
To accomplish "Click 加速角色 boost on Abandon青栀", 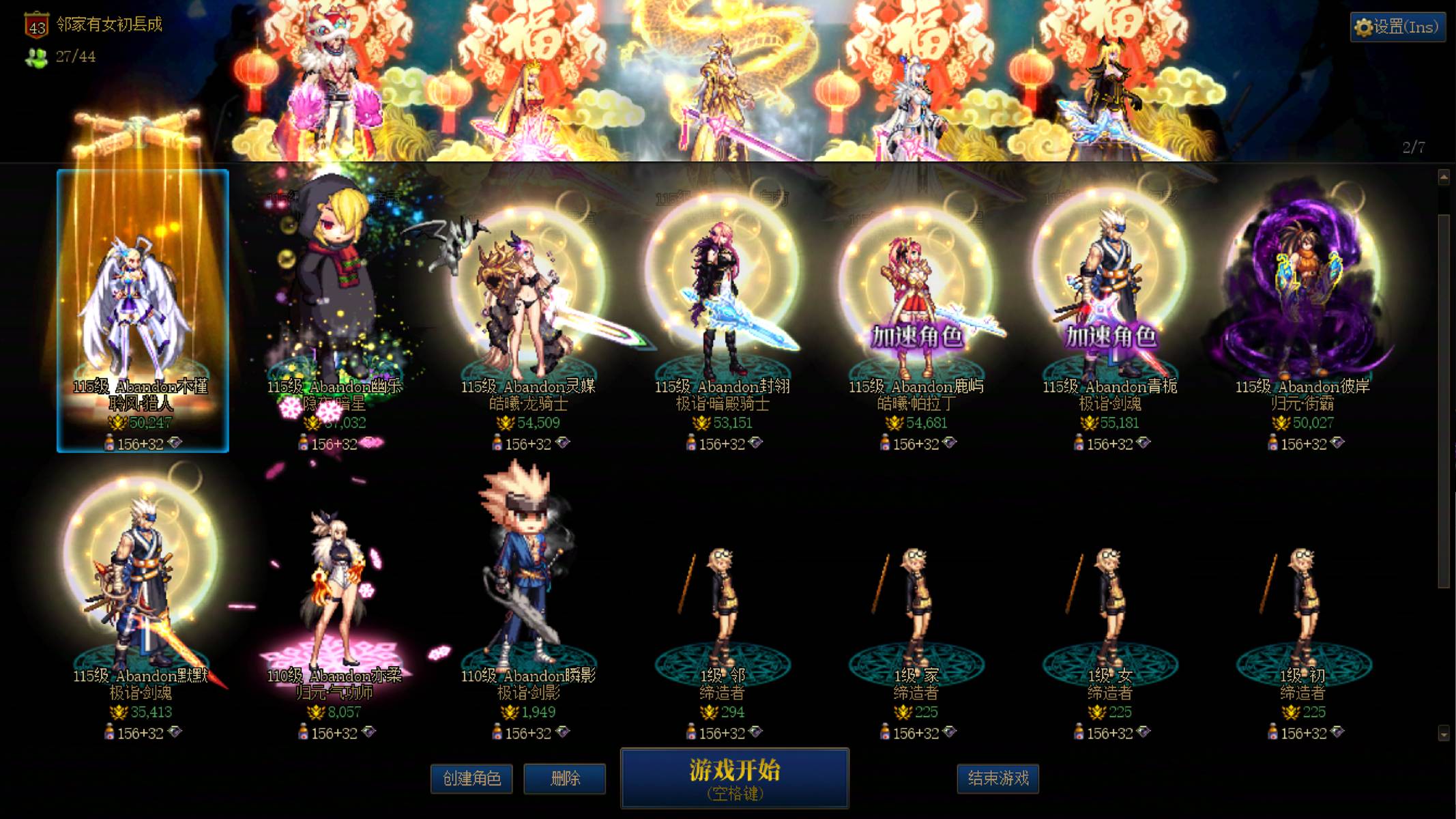I will (x=1111, y=336).
